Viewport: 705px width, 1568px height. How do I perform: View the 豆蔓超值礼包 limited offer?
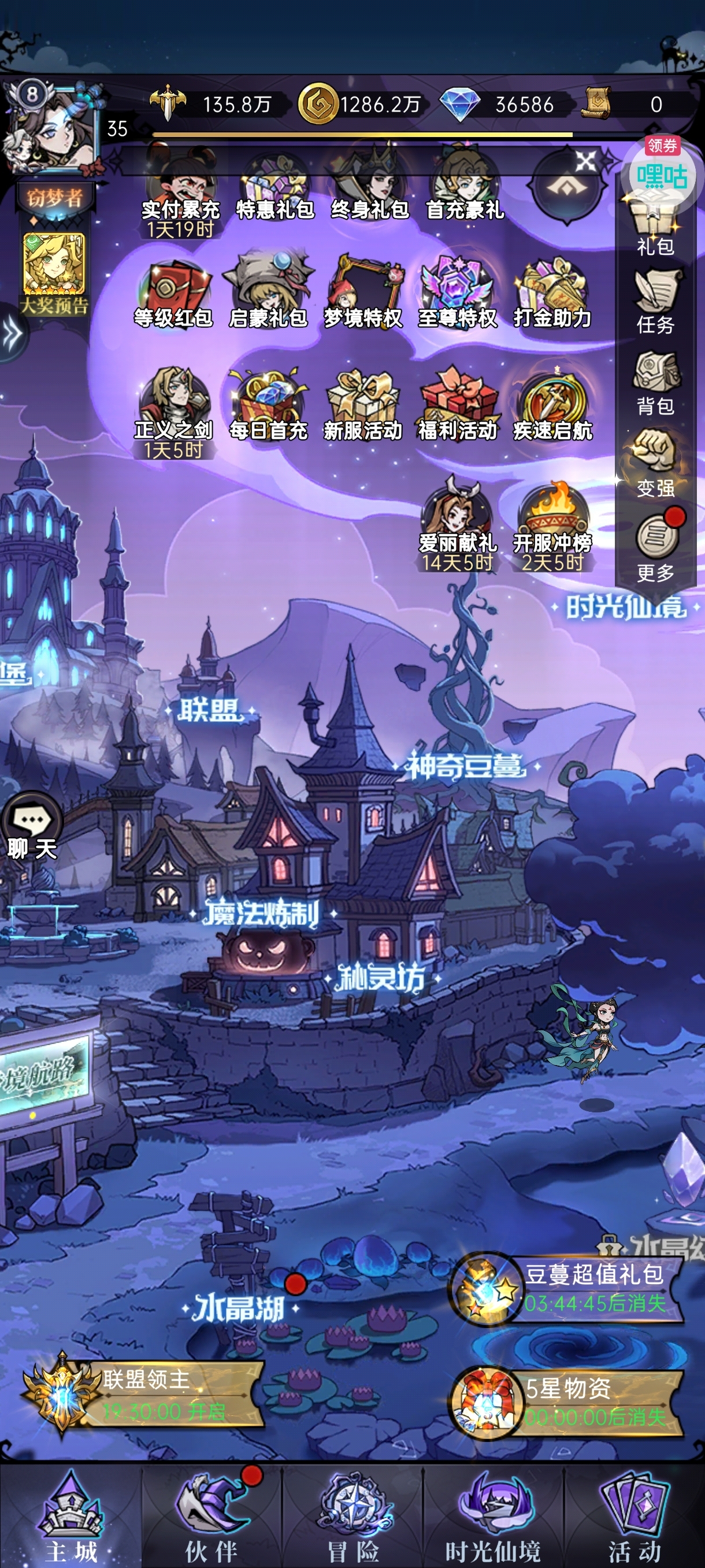pos(567,1288)
